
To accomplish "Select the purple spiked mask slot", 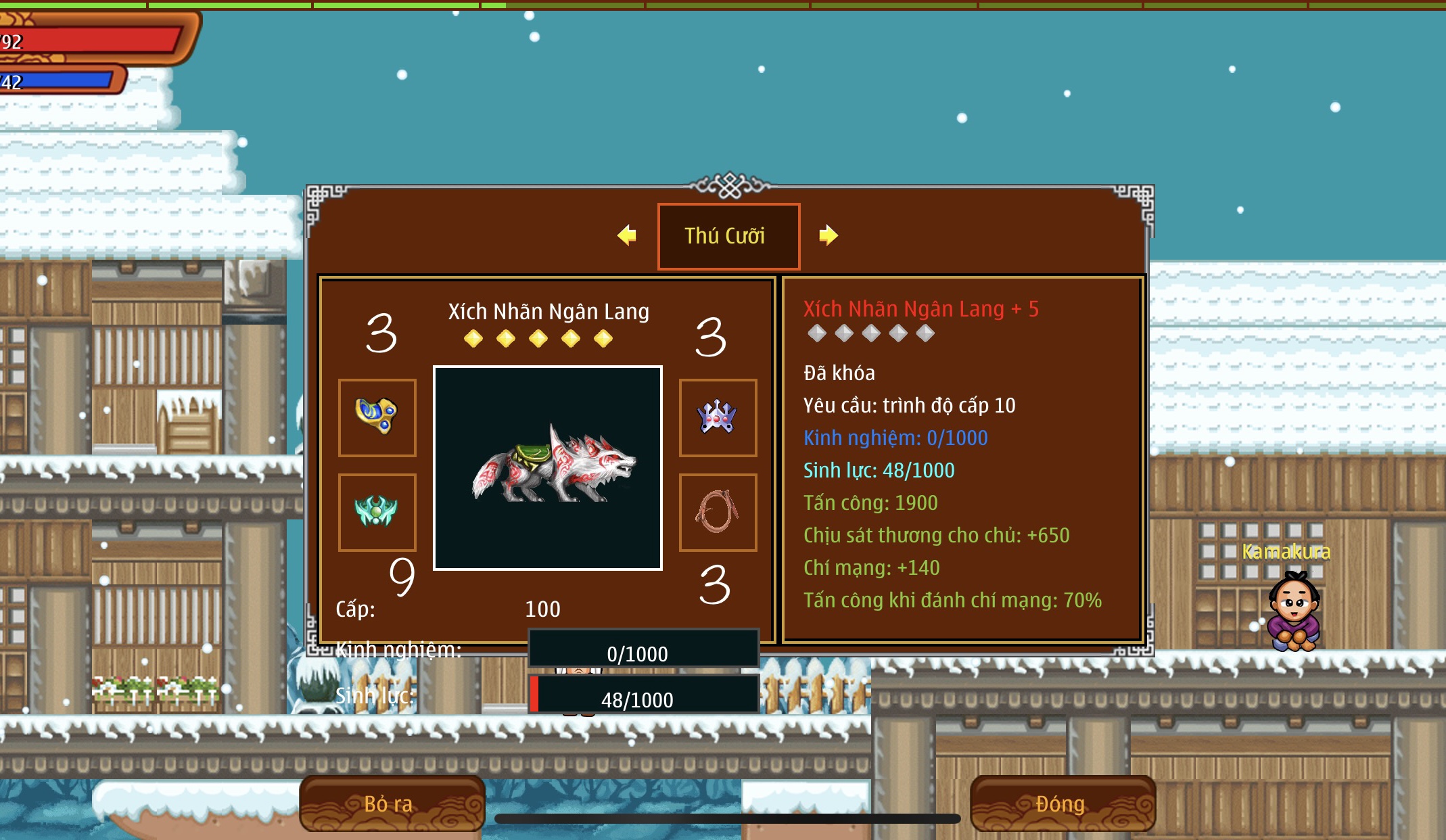I will click(x=718, y=417).
